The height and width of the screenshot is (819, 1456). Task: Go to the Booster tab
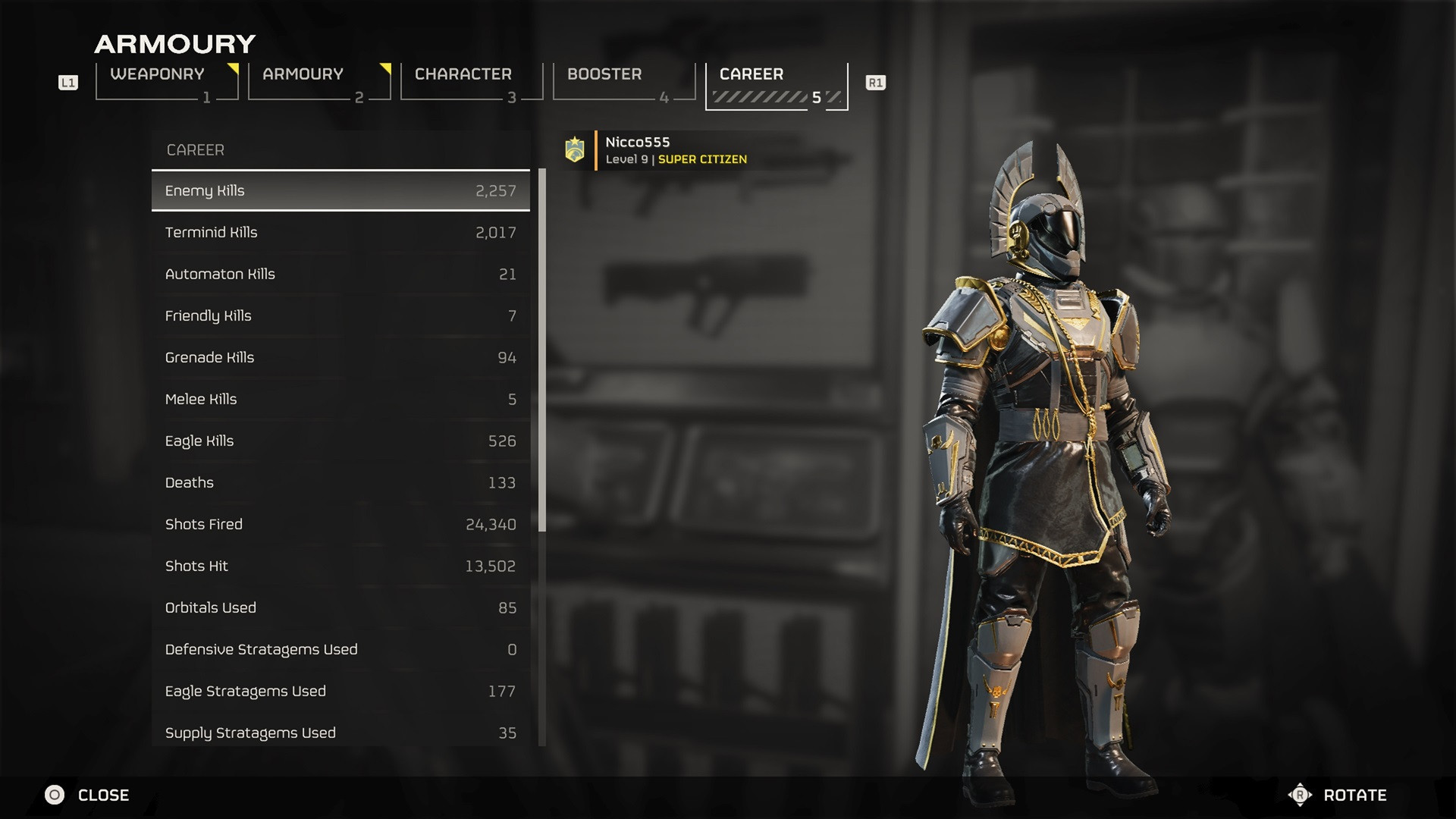tap(623, 81)
